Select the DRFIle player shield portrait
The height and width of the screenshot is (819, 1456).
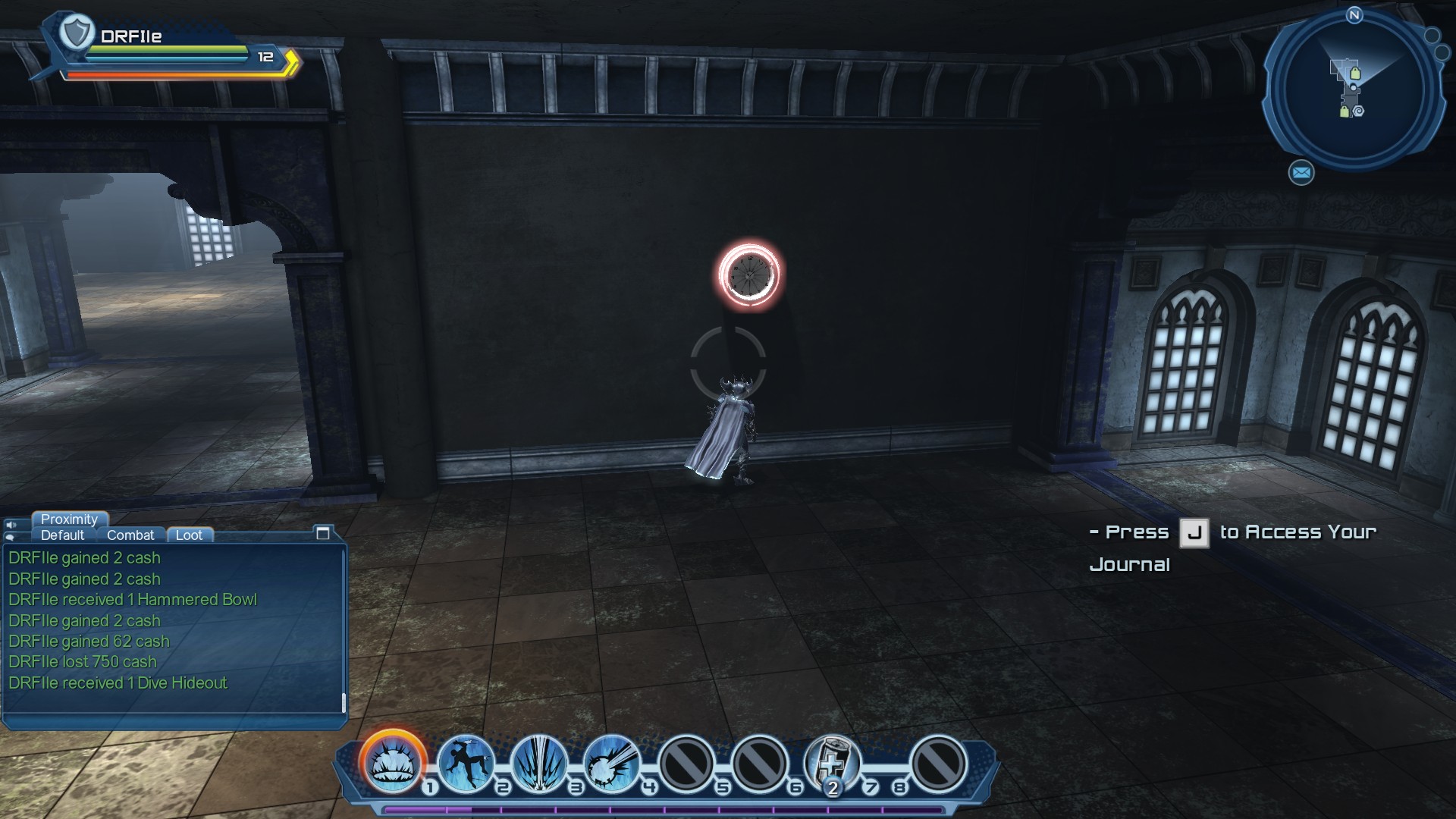tap(76, 33)
